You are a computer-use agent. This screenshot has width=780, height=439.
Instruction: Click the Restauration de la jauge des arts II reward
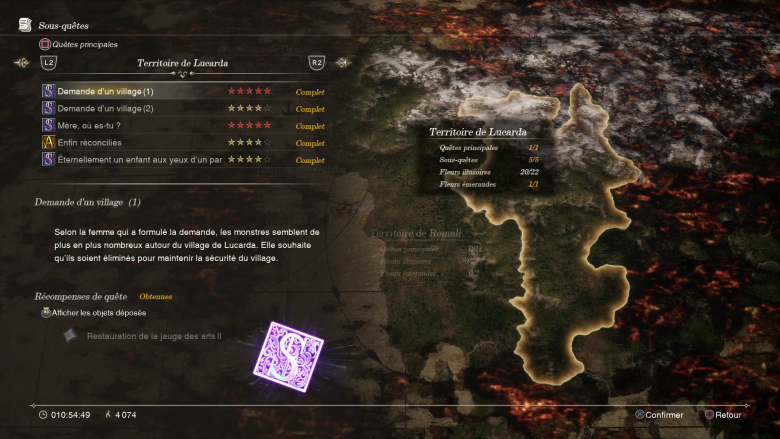tap(153, 336)
